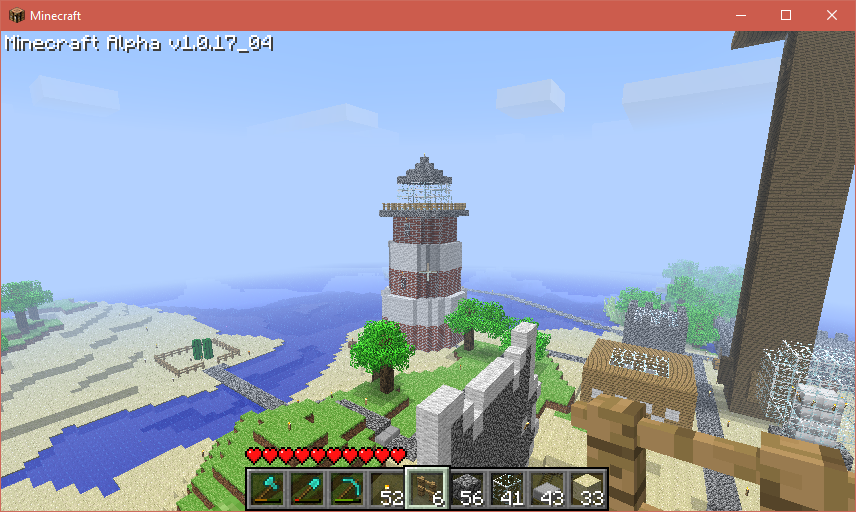Select the stone slab stack of 43
856x512 pixels.
click(x=548, y=489)
